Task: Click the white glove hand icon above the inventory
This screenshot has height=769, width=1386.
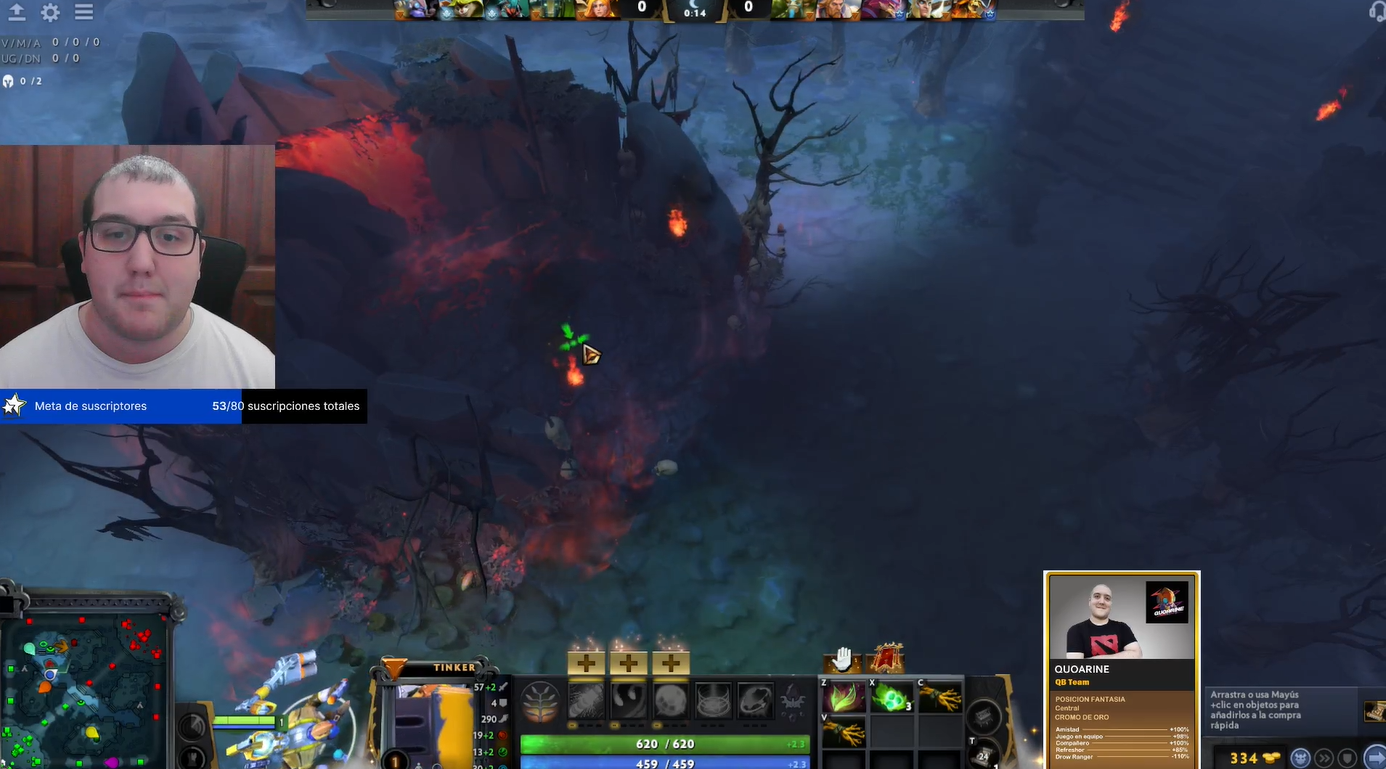Action: (843, 659)
